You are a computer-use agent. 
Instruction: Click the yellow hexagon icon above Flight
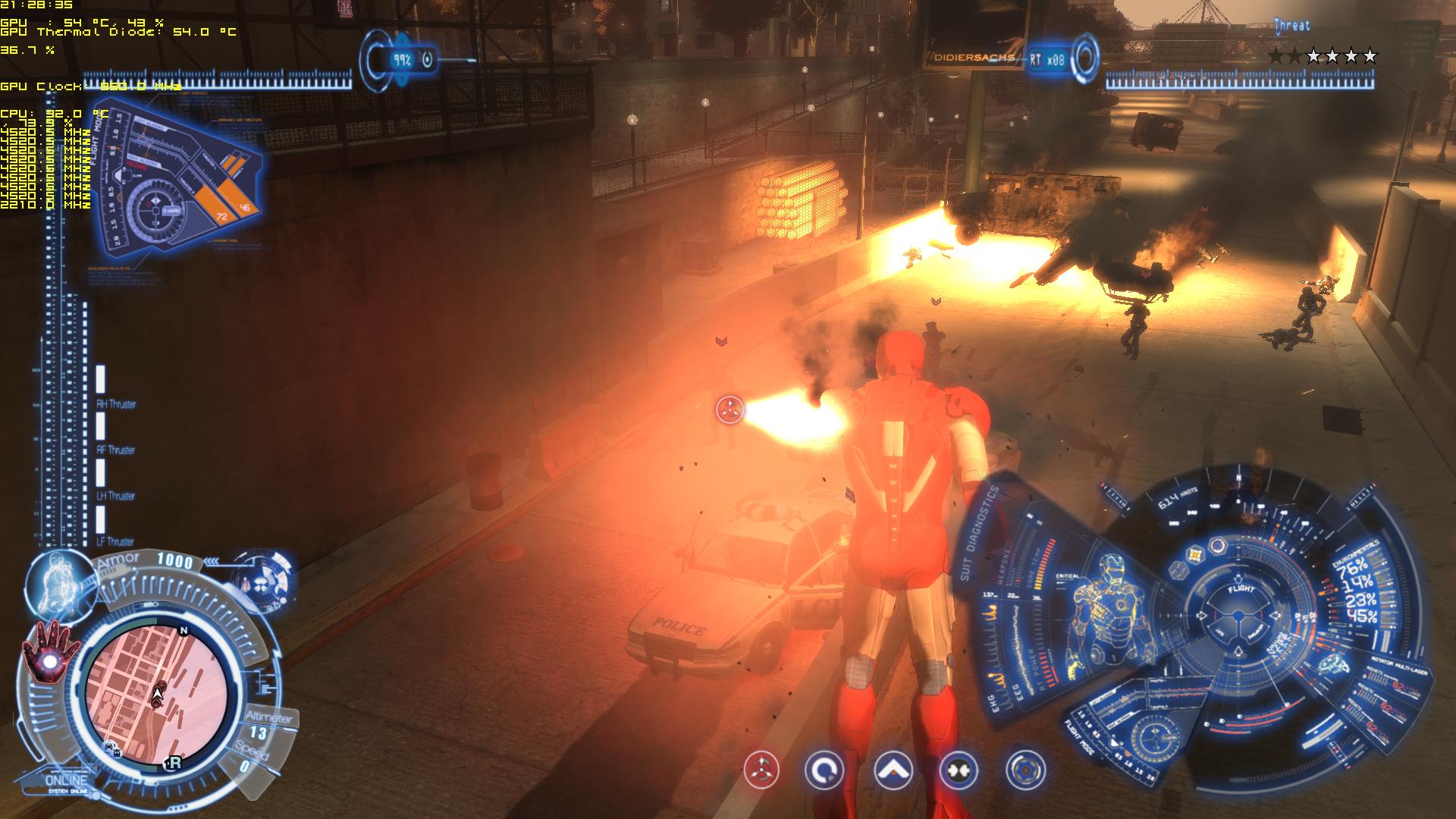pyautogui.click(x=1197, y=555)
